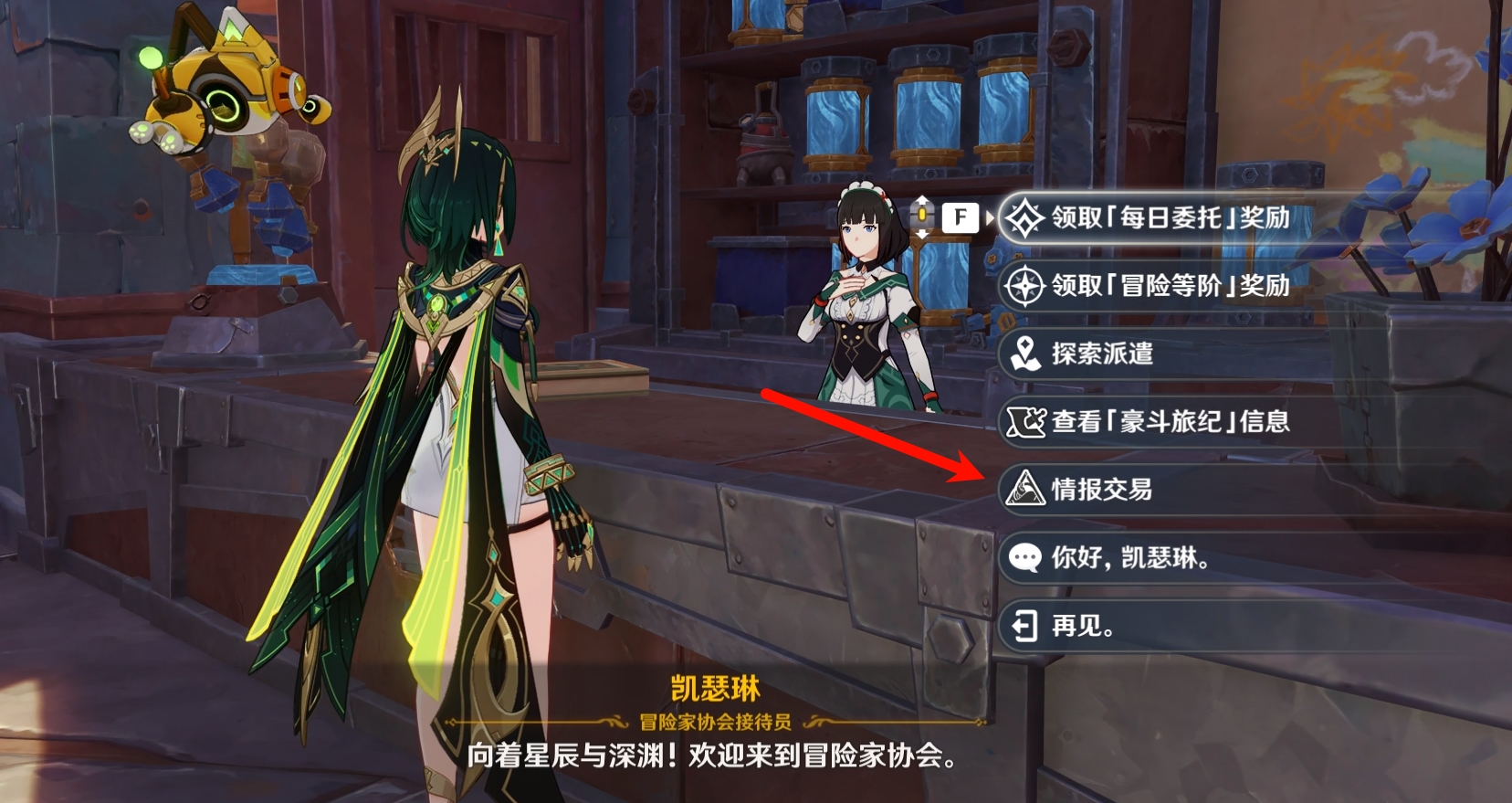
Task: Click the compass icon for 冒险等阶 rewards
Action: pos(1025,287)
